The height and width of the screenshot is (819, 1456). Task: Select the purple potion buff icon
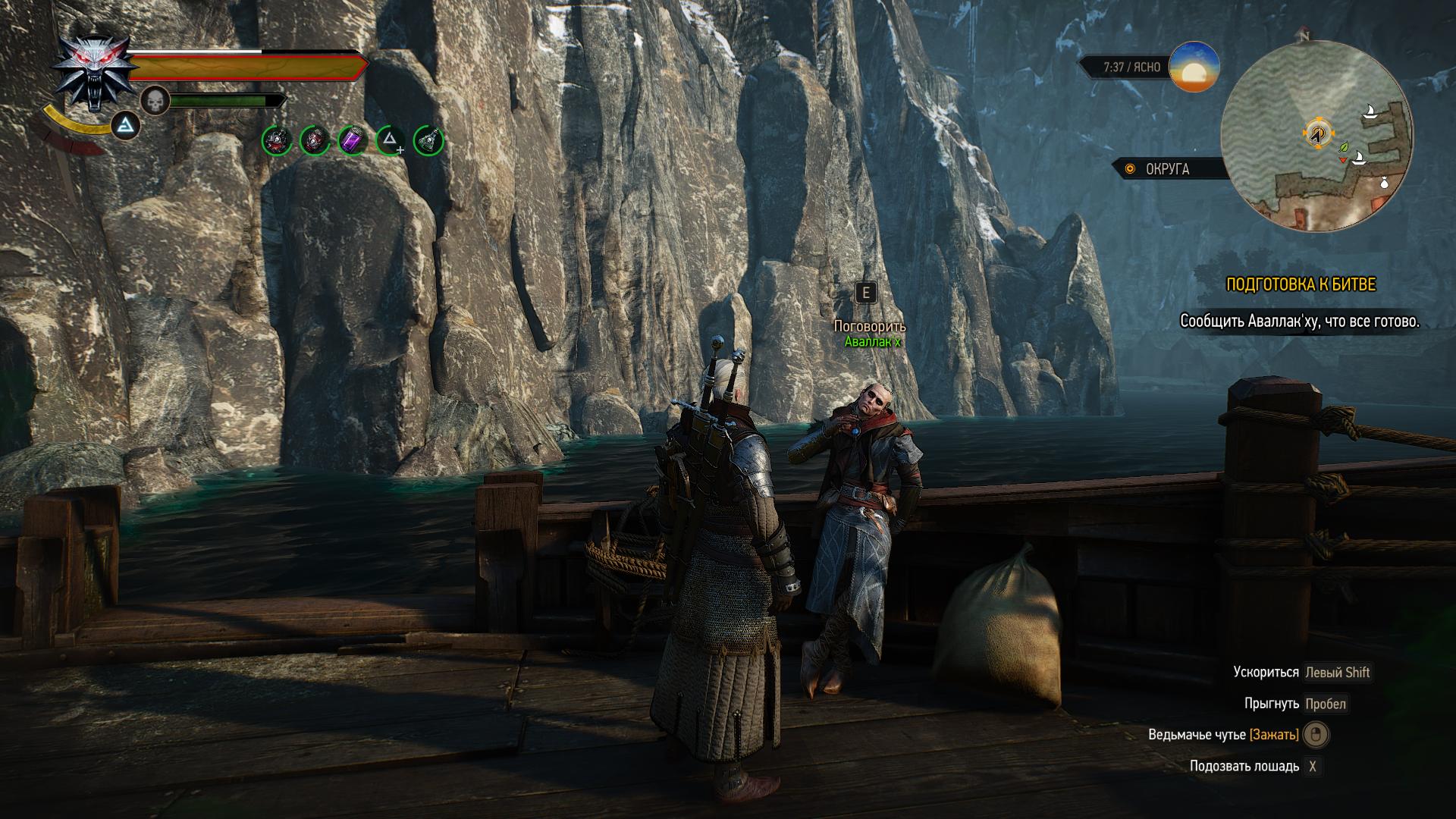click(353, 140)
